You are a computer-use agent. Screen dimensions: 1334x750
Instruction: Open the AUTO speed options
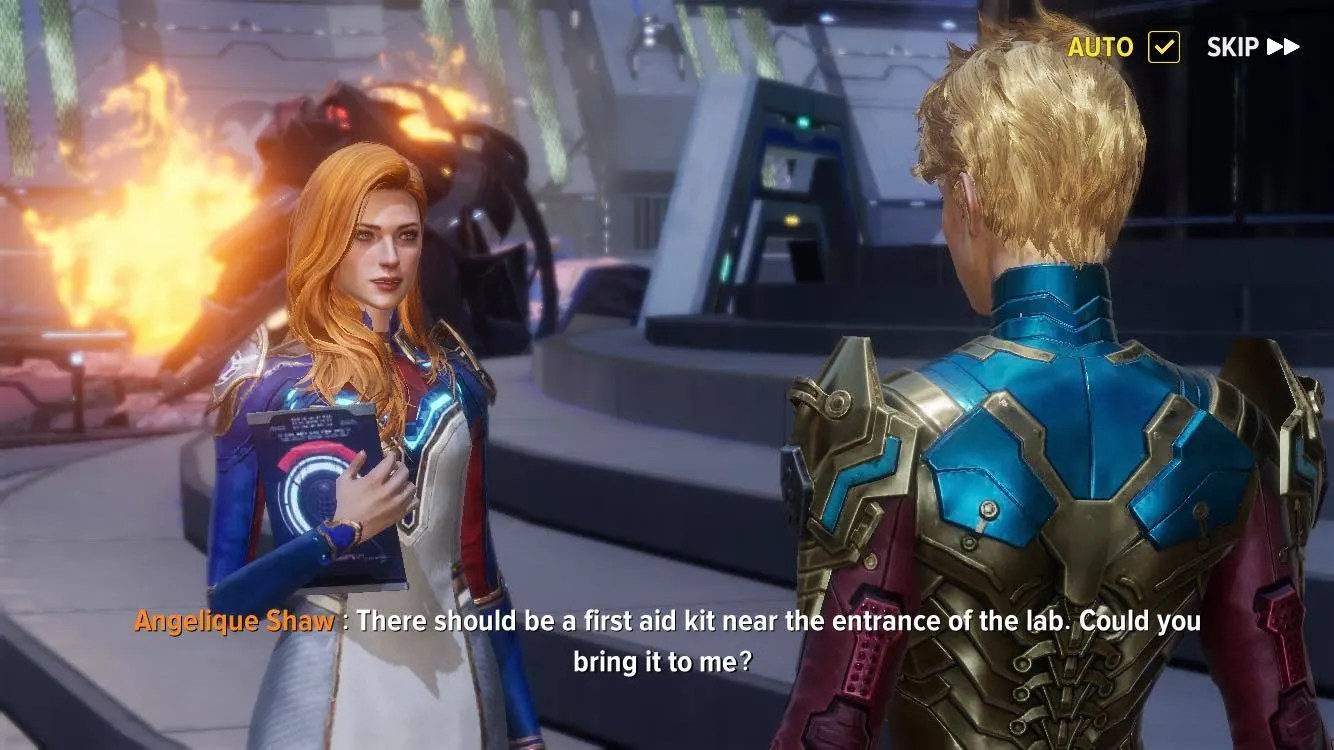[x=1101, y=46]
